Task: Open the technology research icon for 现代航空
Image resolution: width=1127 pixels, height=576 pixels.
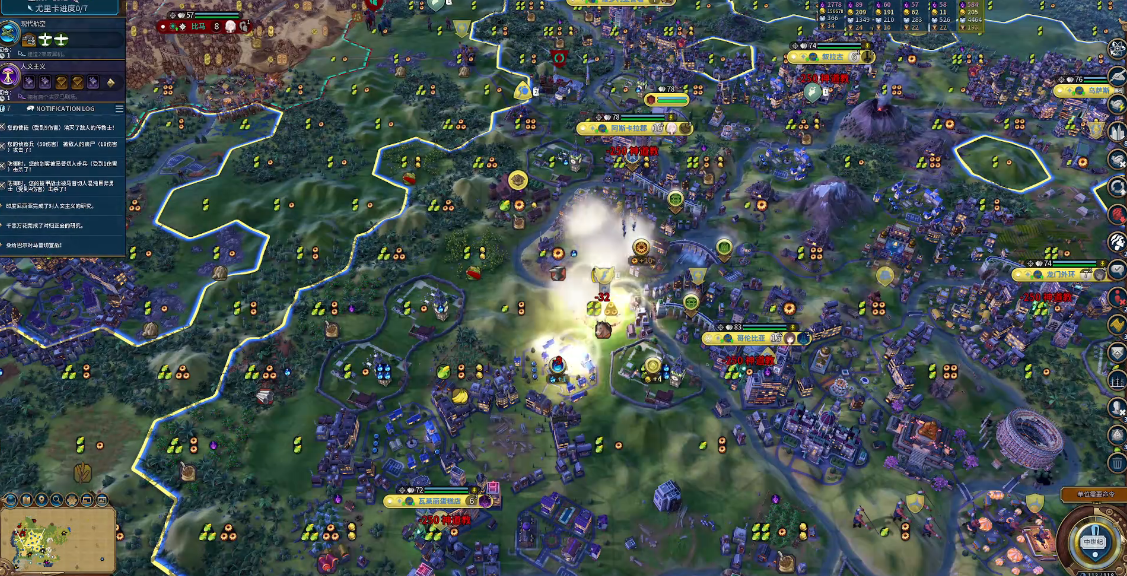Action: pyautogui.click(x=9, y=32)
